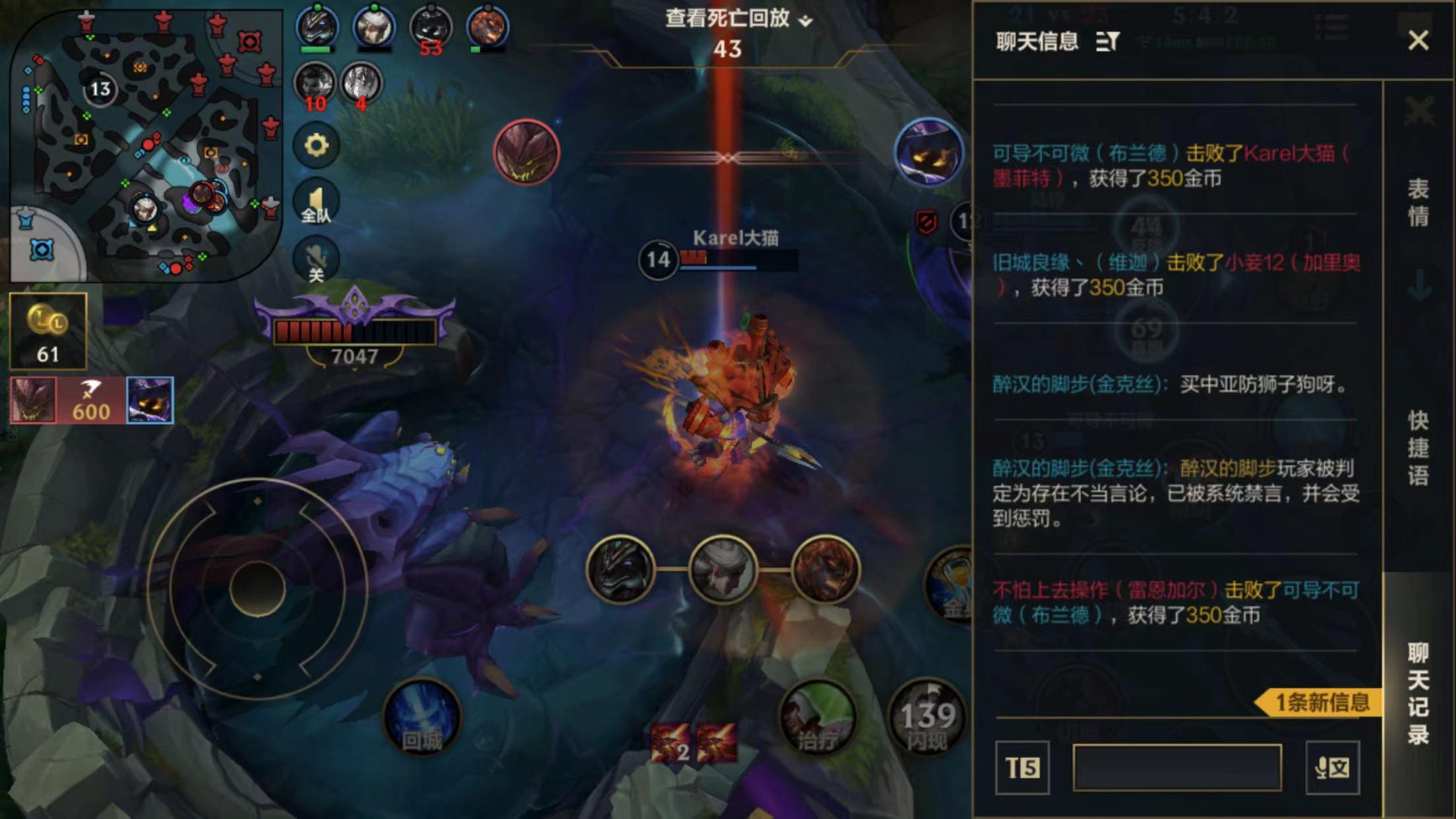
Task: Open the chat filter icon beside 聊天信息
Action: 1107,42
